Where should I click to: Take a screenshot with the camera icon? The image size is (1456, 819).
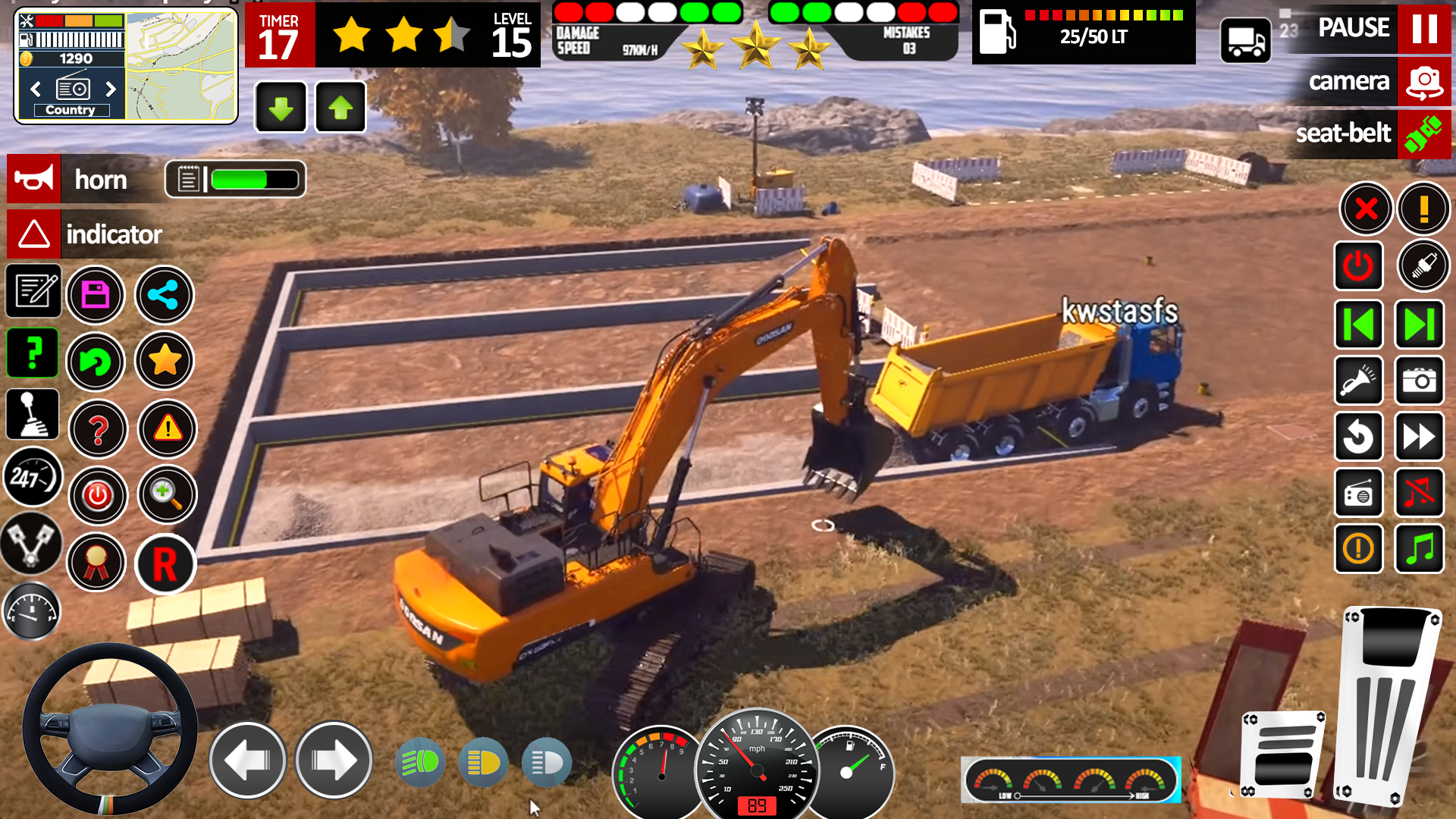(x=1420, y=381)
